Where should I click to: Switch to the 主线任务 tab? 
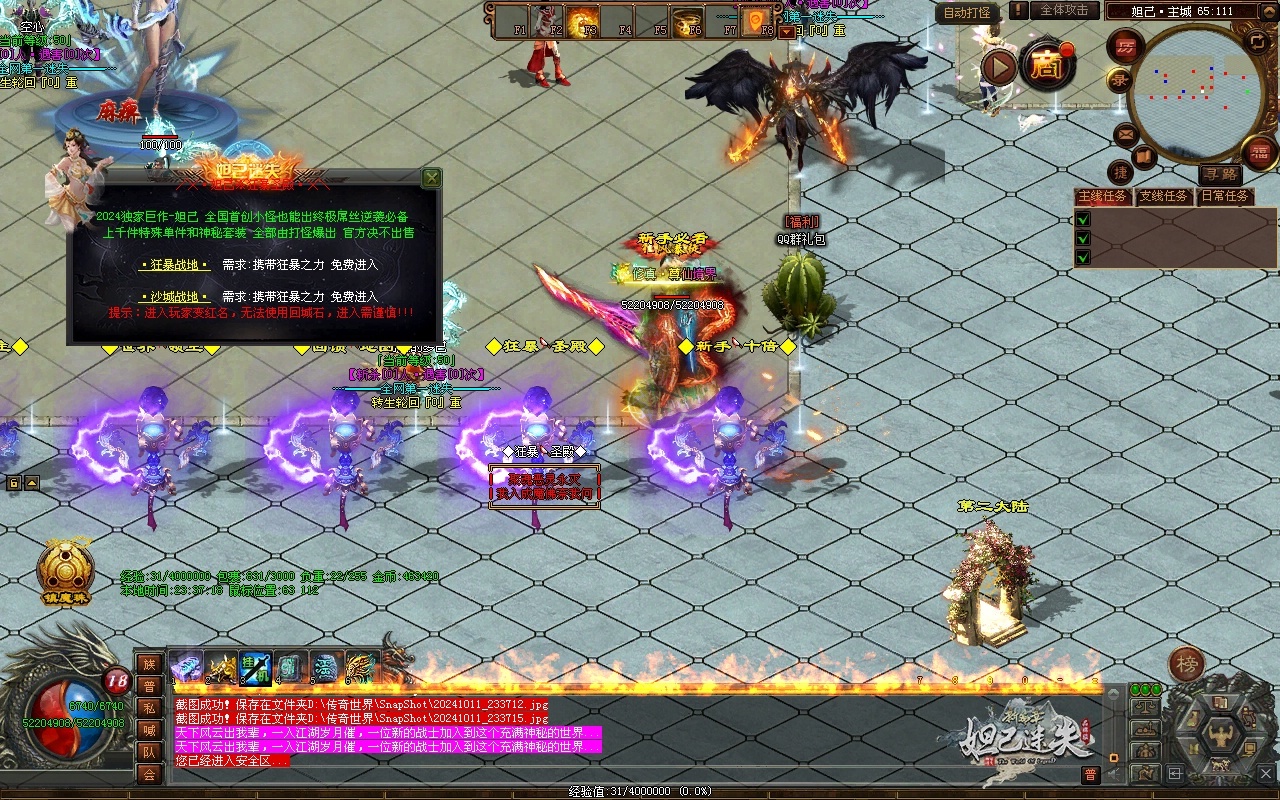pyautogui.click(x=1103, y=196)
